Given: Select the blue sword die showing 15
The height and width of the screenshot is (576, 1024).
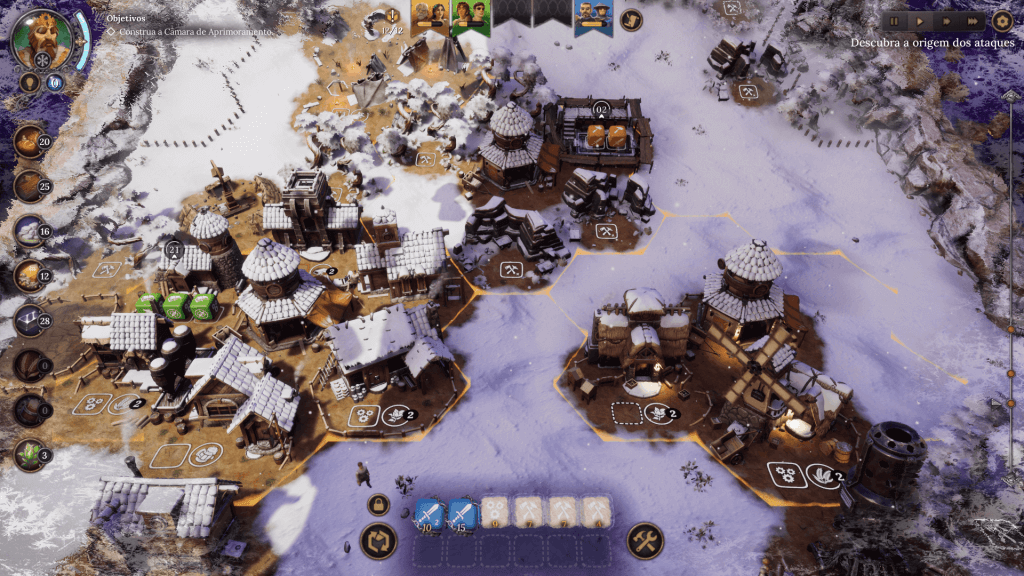Looking at the screenshot, I should (463, 514).
